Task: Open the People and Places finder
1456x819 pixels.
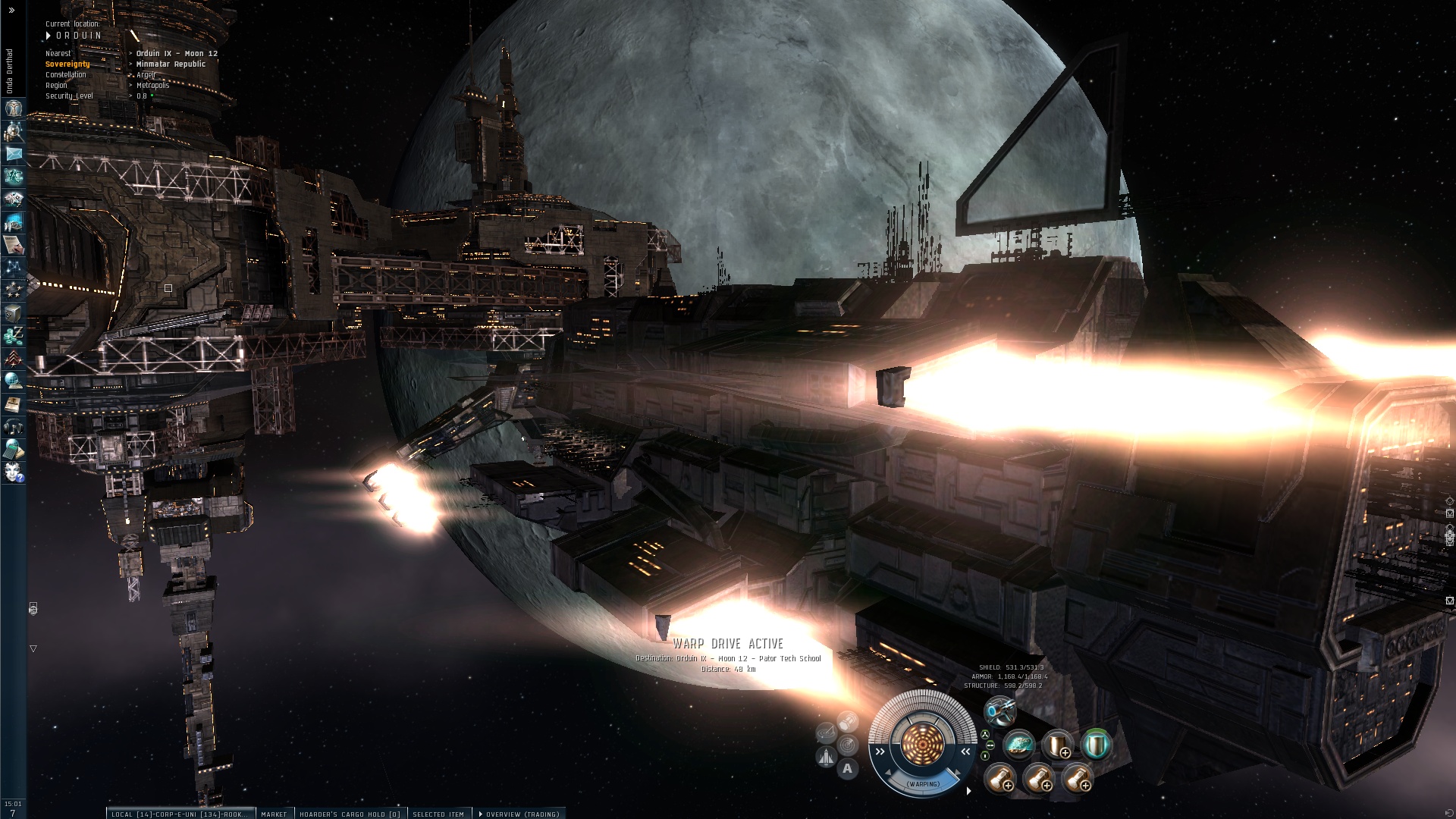Action: click(x=14, y=131)
